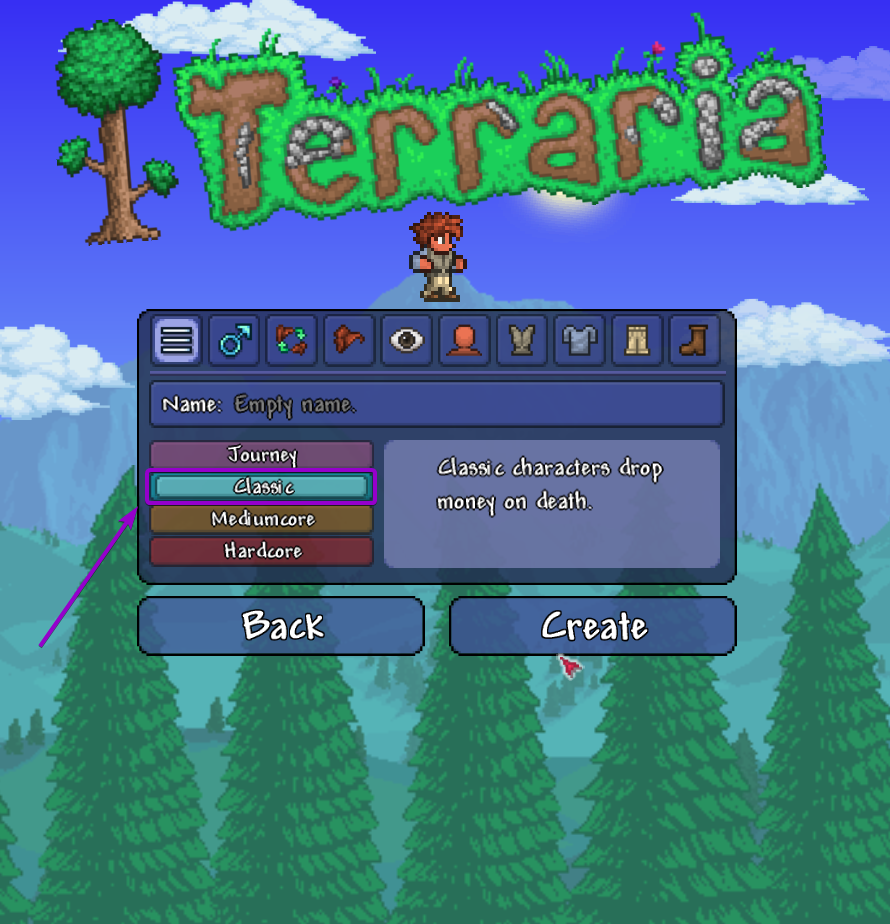Switch to the hair style tab
The image size is (890, 924).
tap(349, 341)
